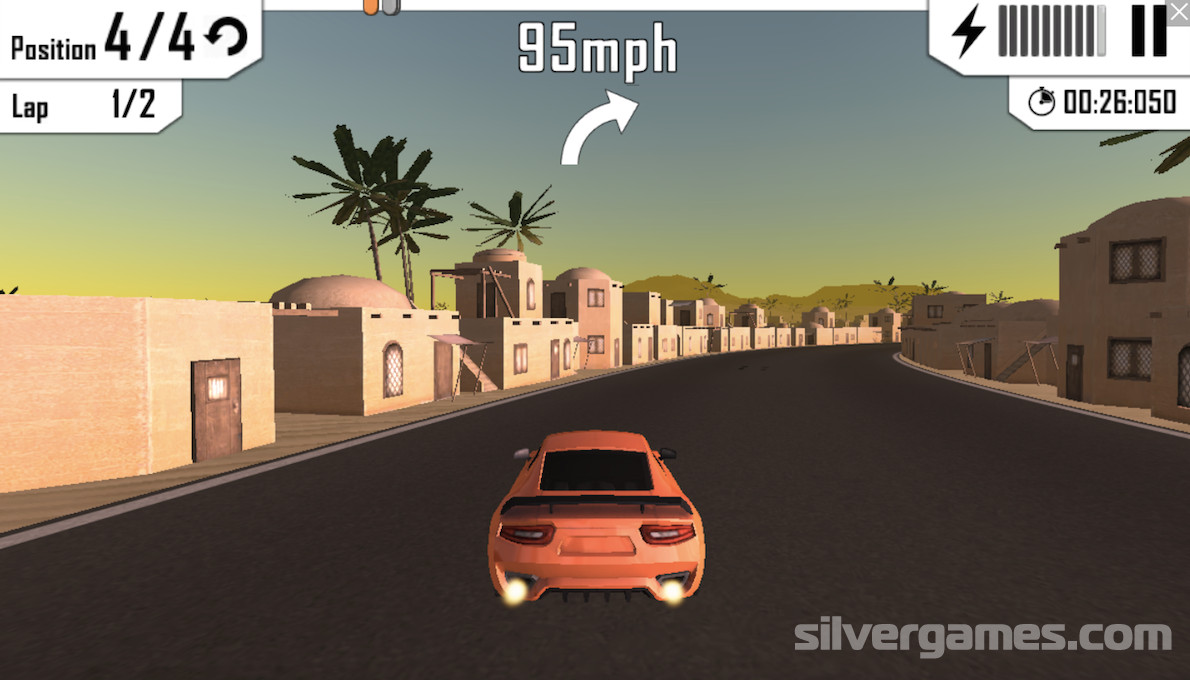Pause the race

coord(1148,31)
